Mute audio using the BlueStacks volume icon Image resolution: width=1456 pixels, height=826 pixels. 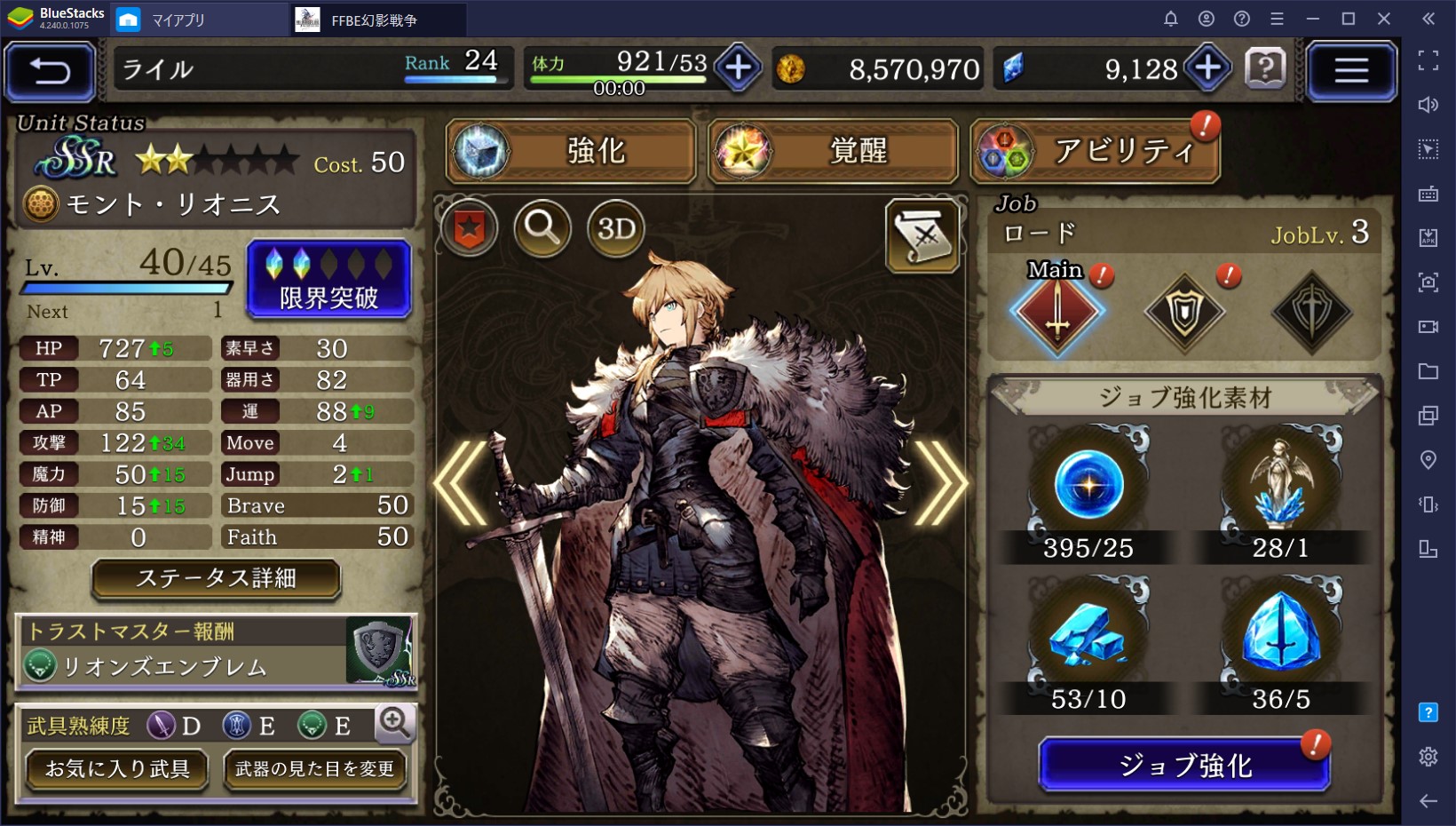[1428, 105]
